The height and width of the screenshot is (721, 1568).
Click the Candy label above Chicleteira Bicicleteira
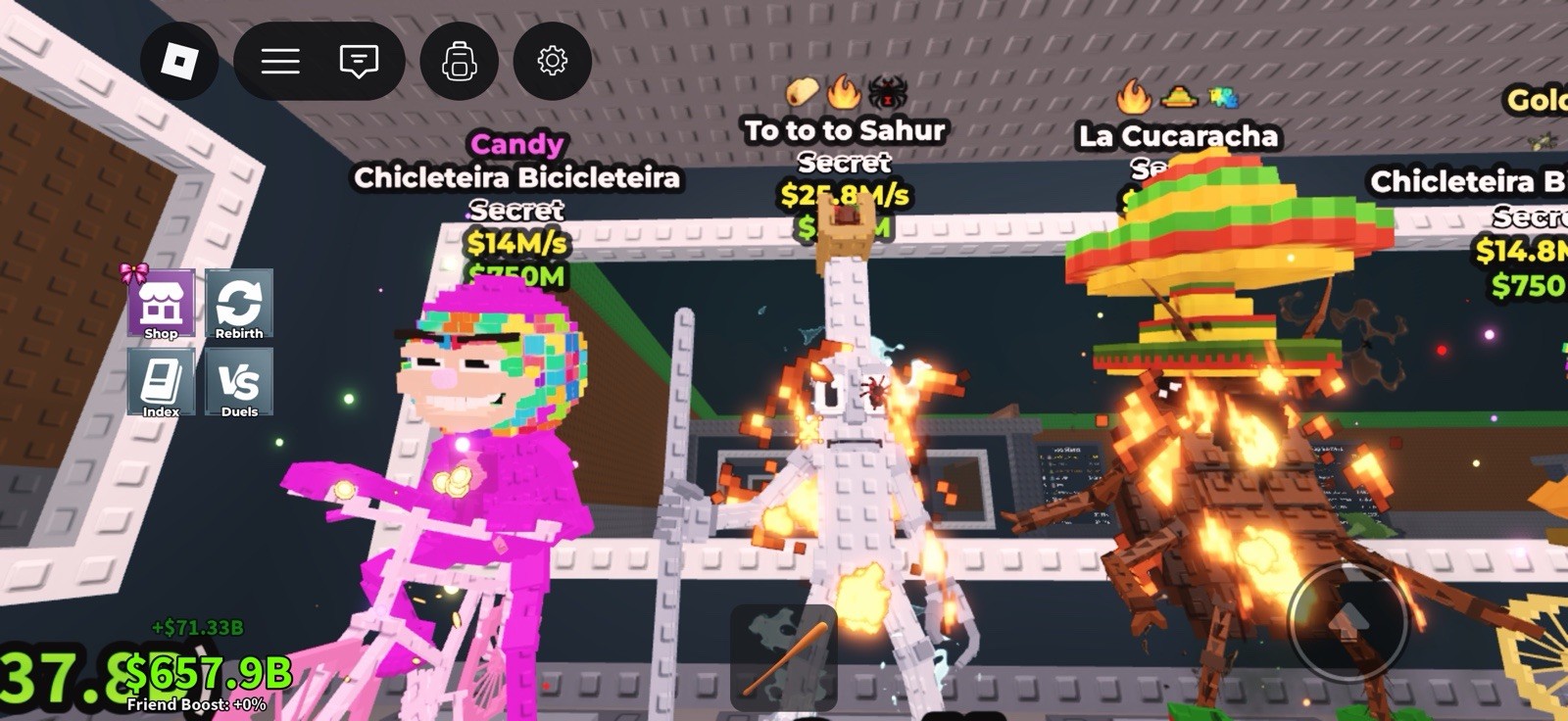coord(516,144)
